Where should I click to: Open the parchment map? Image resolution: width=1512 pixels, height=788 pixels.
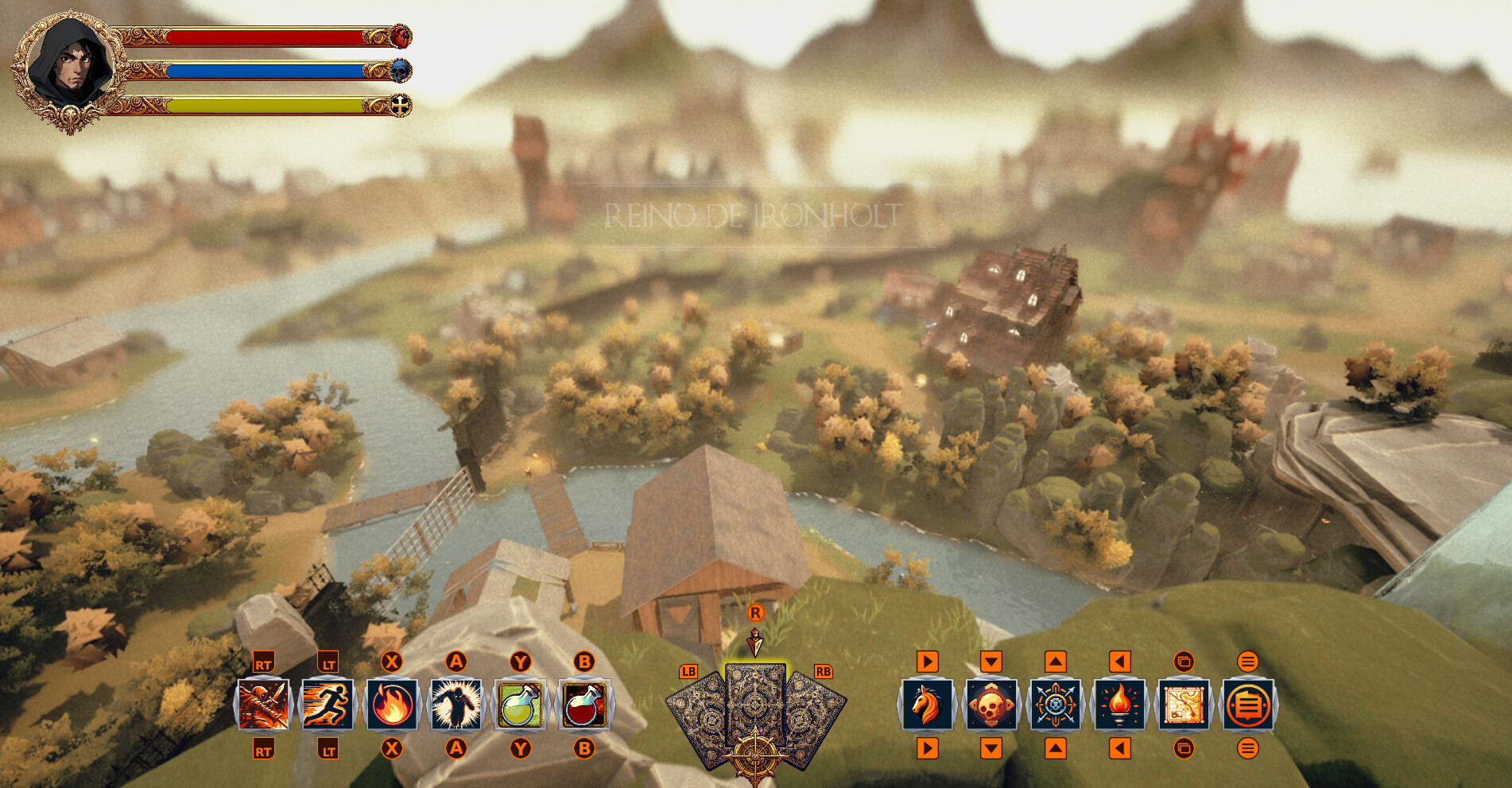coord(1184,705)
